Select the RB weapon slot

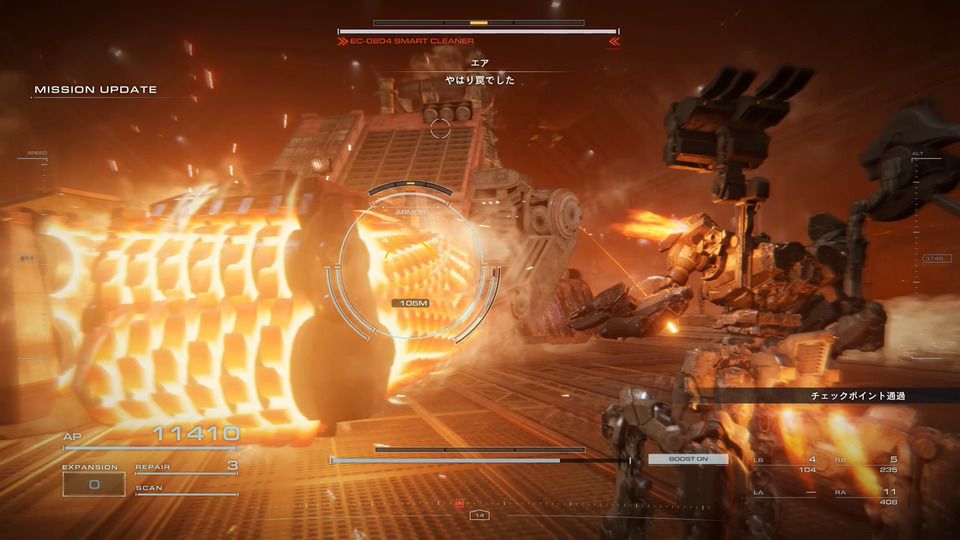coord(866,464)
